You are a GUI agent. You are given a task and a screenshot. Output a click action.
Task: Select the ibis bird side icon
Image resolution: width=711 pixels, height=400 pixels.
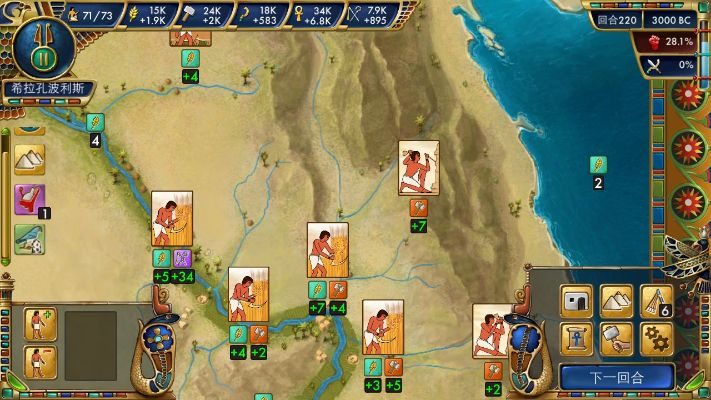(29, 238)
